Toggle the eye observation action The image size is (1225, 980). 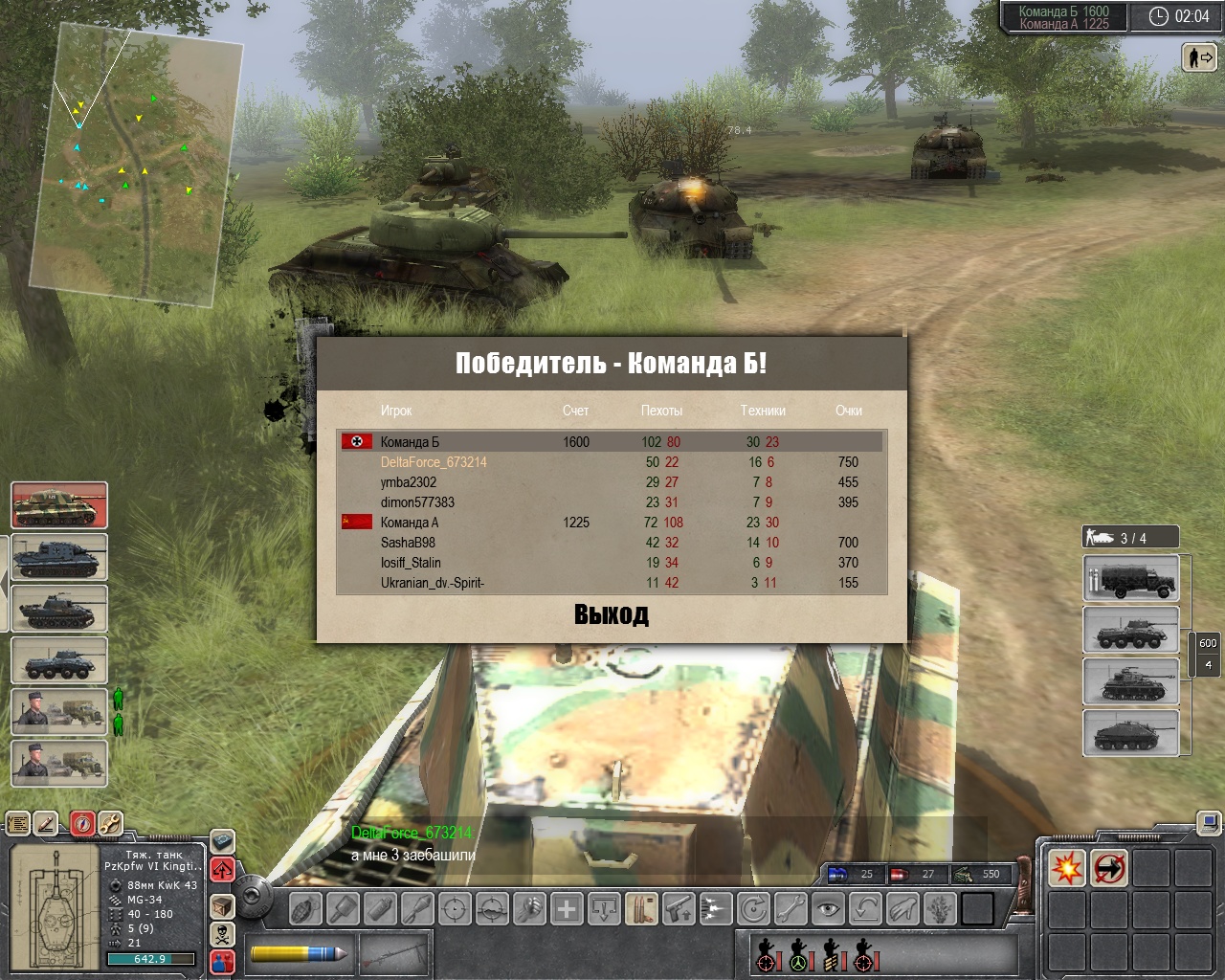pos(829,908)
